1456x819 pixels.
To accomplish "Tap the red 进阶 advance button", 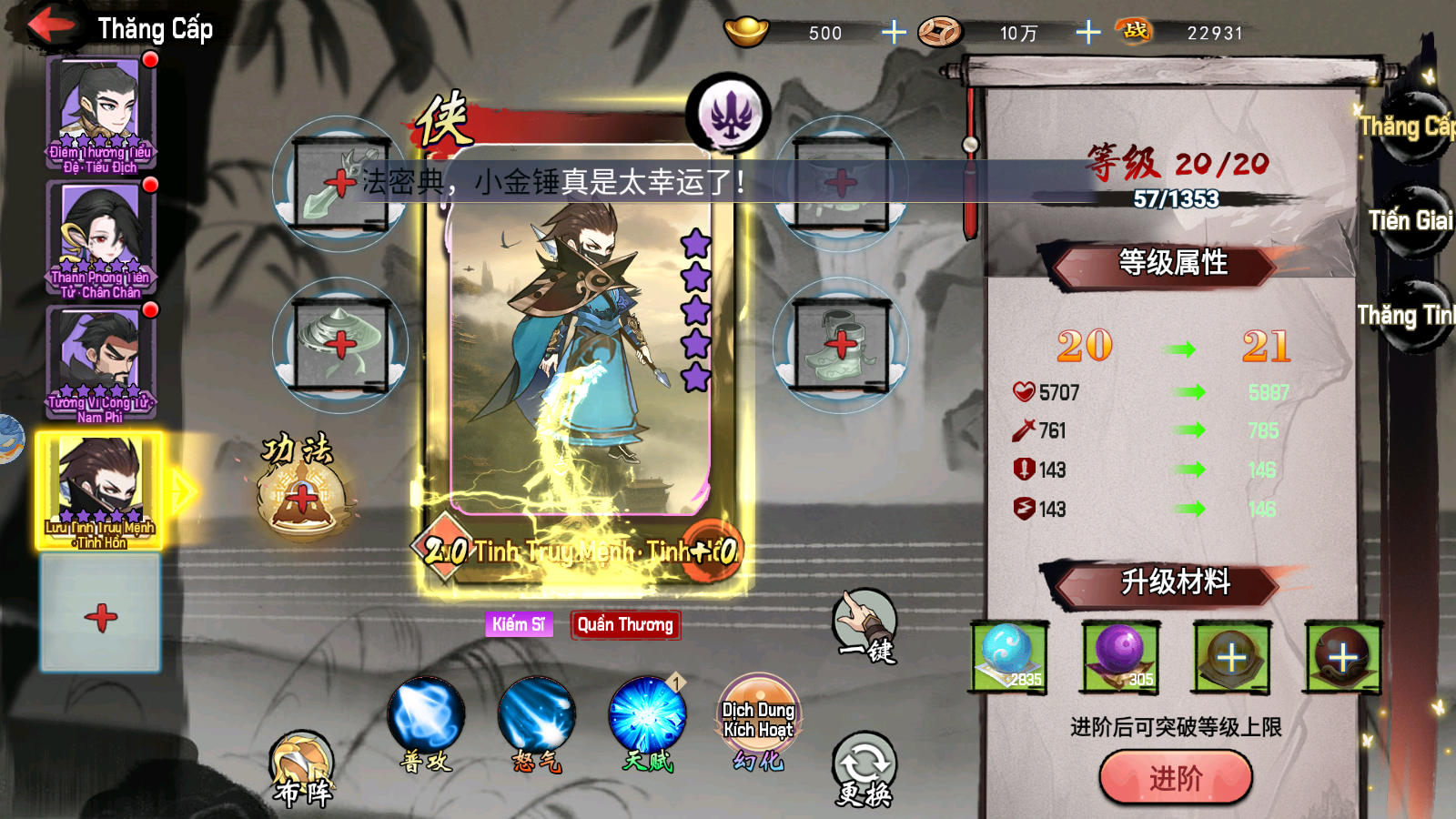I will click(1175, 778).
